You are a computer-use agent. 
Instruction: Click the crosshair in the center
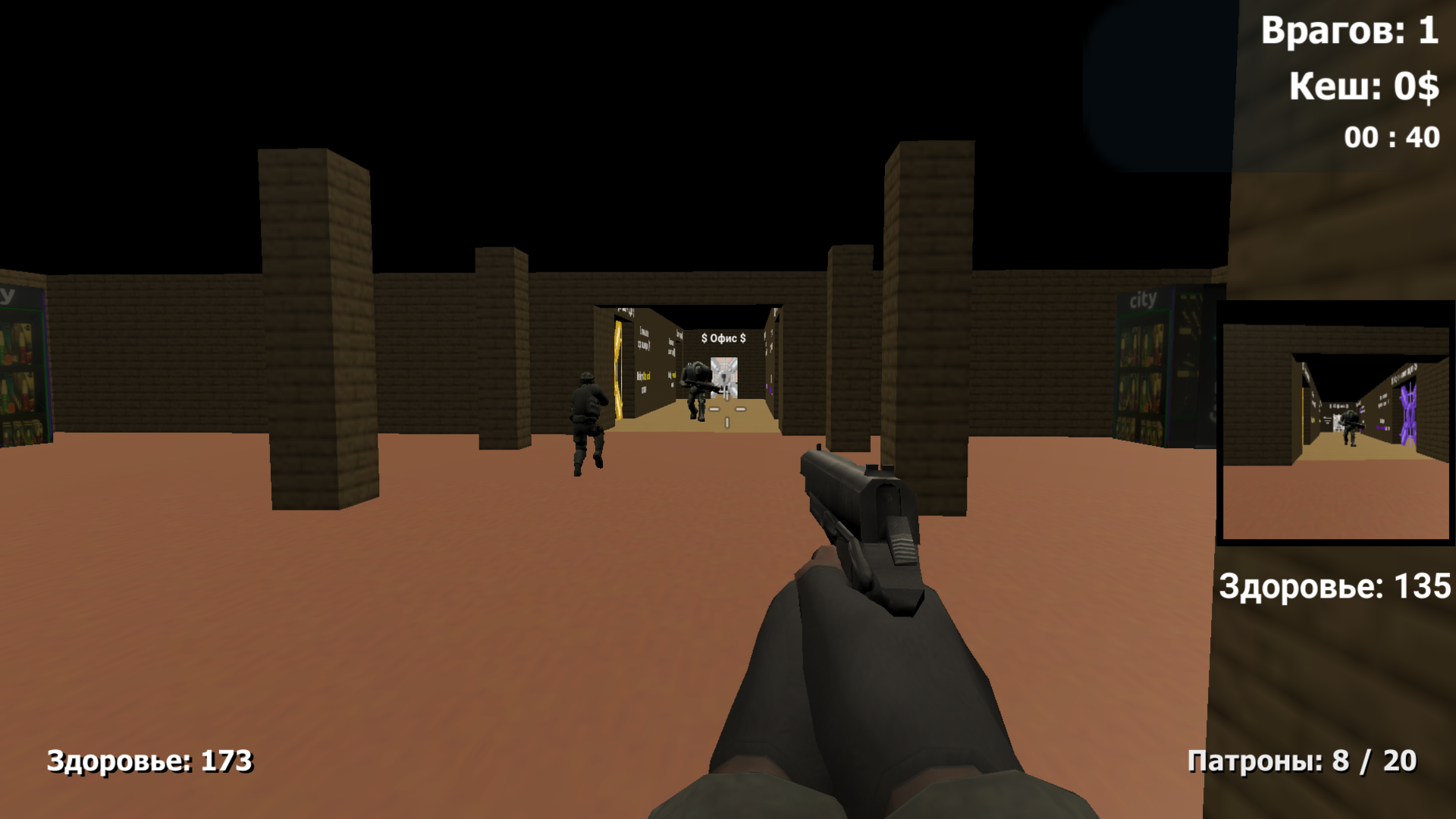point(726,409)
